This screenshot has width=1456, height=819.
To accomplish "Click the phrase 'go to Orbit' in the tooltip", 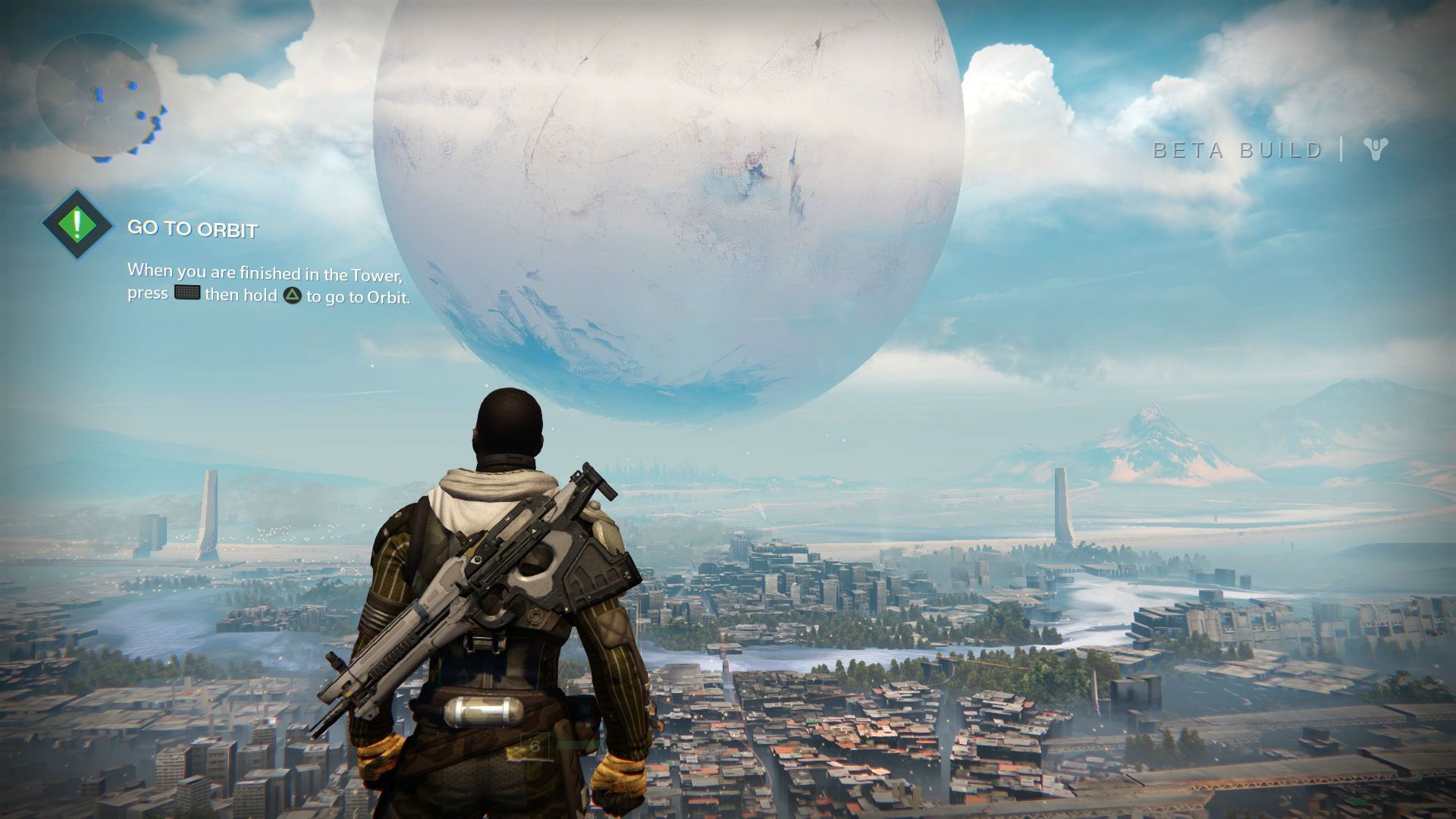I will (x=373, y=298).
